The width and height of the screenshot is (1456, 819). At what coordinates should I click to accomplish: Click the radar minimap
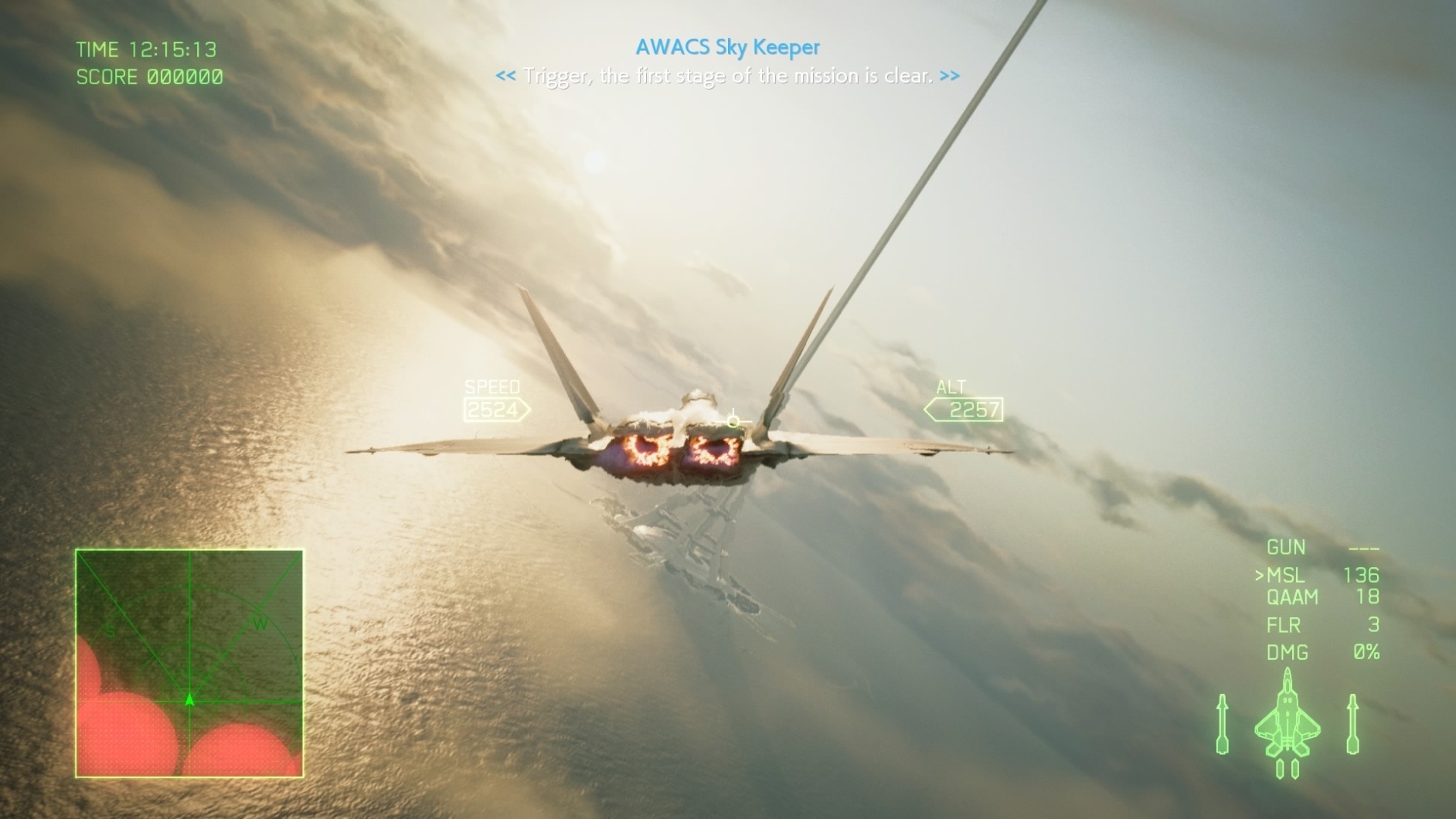[x=189, y=663]
